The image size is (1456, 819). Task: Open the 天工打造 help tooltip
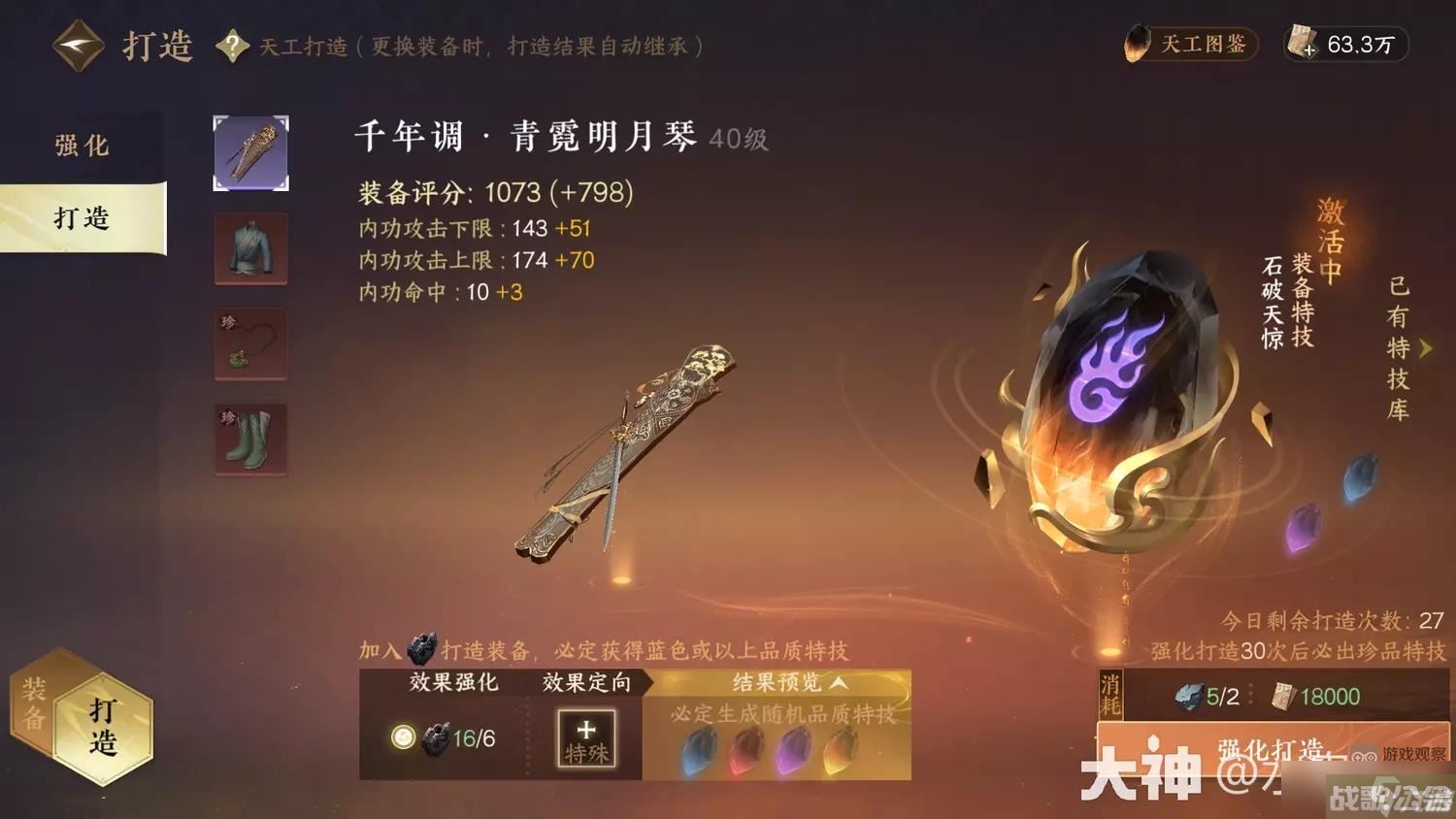tap(231, 45)
